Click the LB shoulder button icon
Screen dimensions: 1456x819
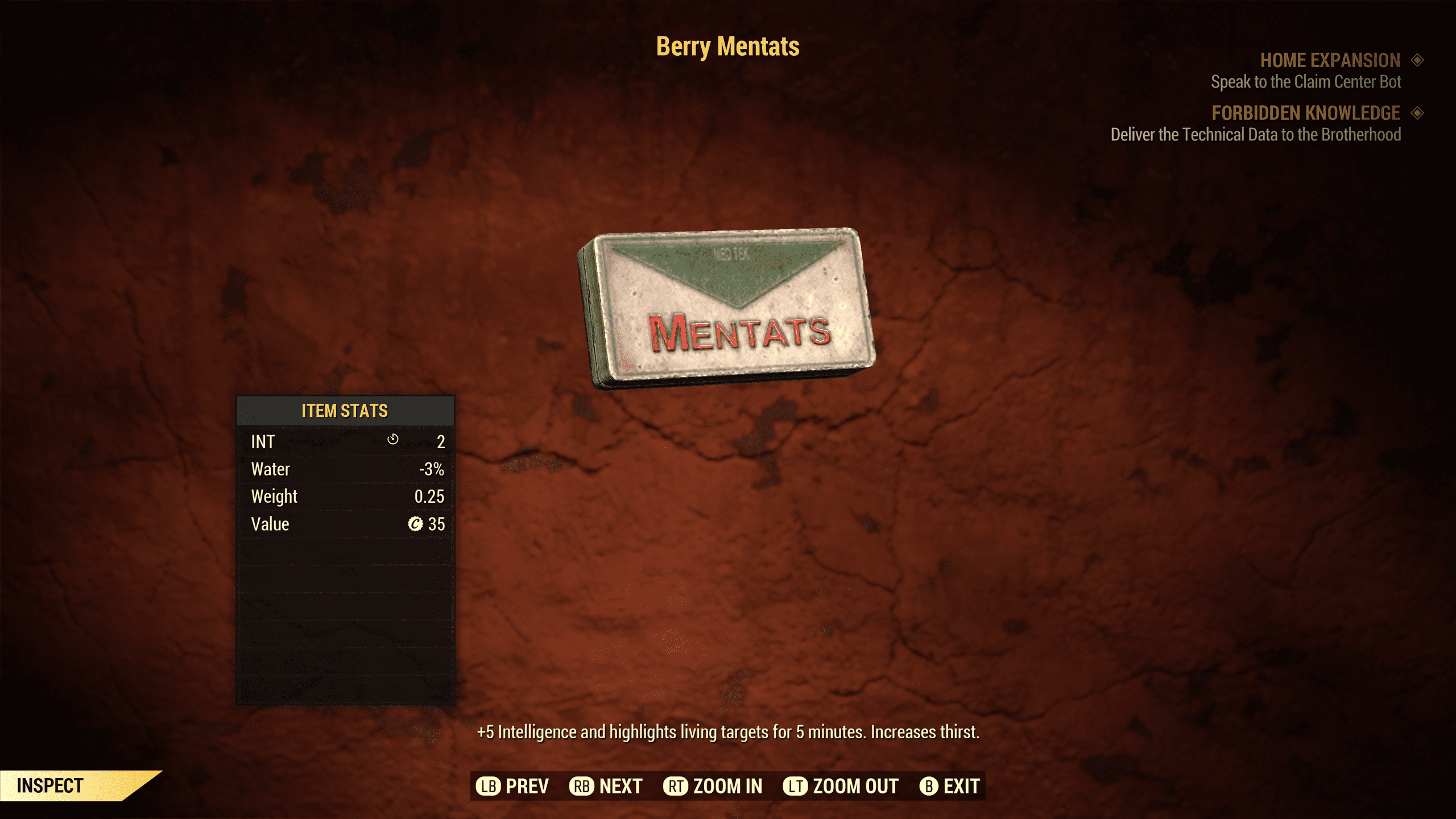click(x=490, y=786)
